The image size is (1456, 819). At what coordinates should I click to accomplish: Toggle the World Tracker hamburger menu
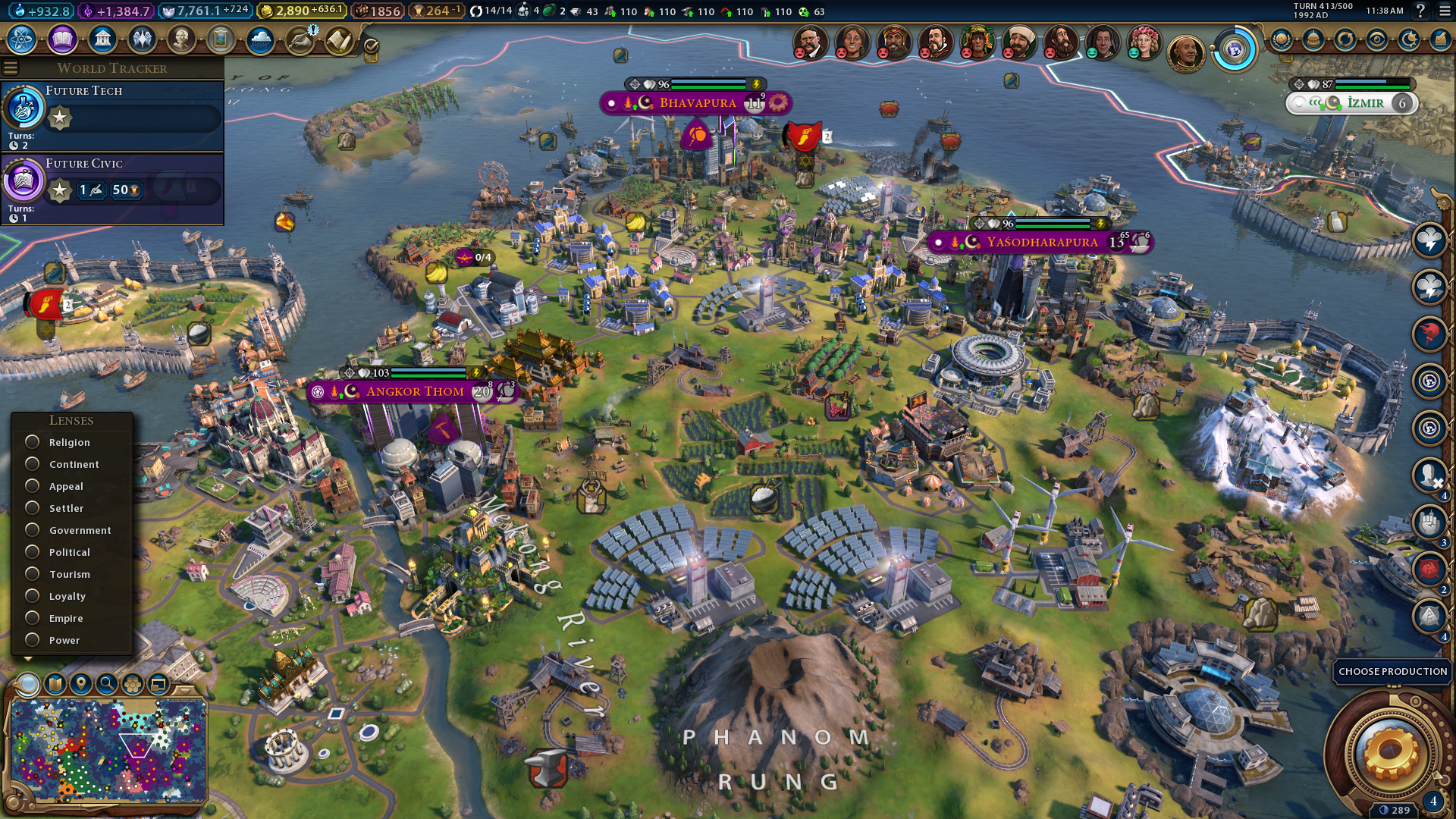click(x=11, y=68)
